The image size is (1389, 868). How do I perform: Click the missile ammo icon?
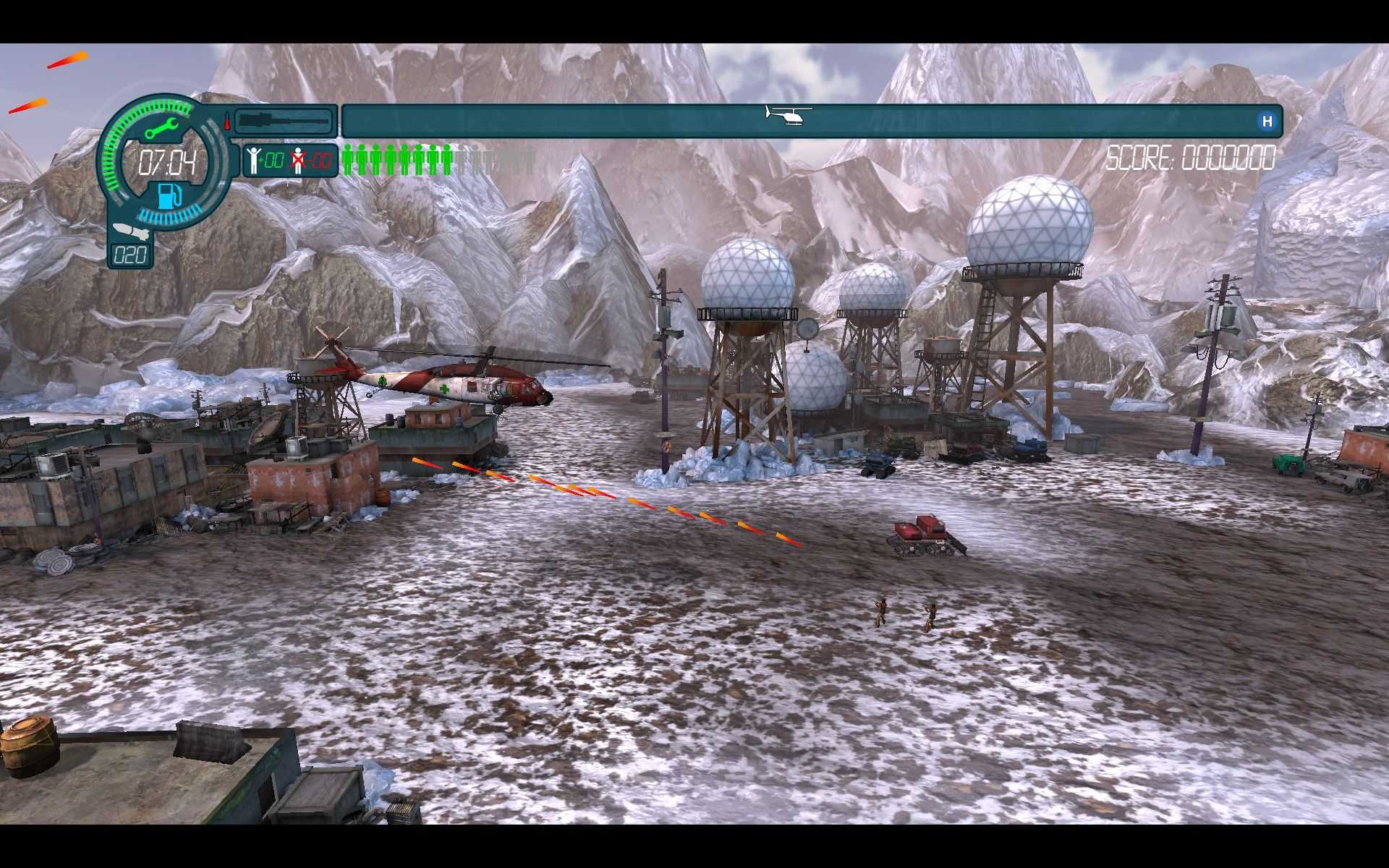click(x=130, y=232)
